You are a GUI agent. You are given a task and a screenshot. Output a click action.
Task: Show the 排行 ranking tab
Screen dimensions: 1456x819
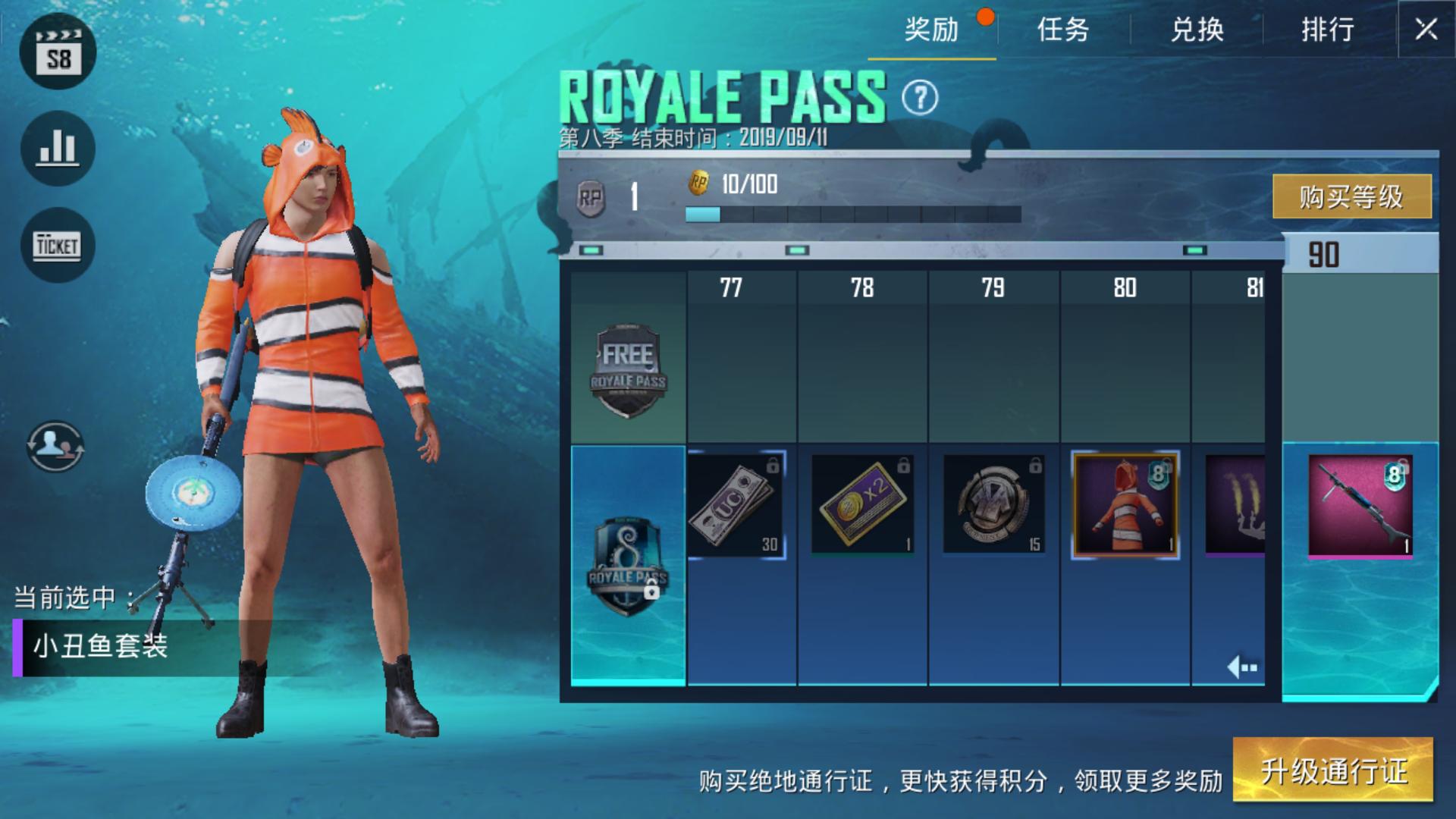(1328, 30)
